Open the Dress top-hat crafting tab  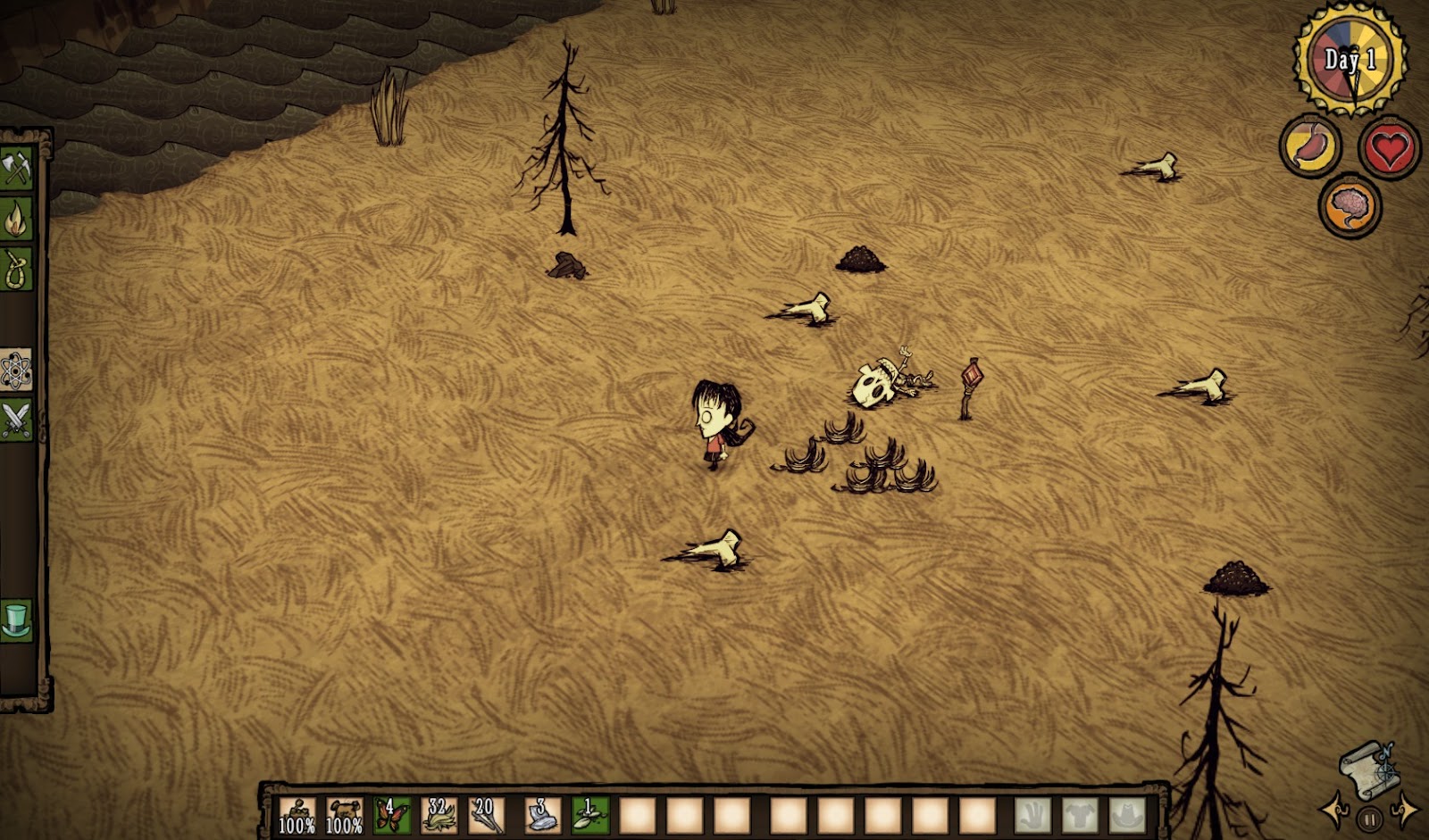17,619
